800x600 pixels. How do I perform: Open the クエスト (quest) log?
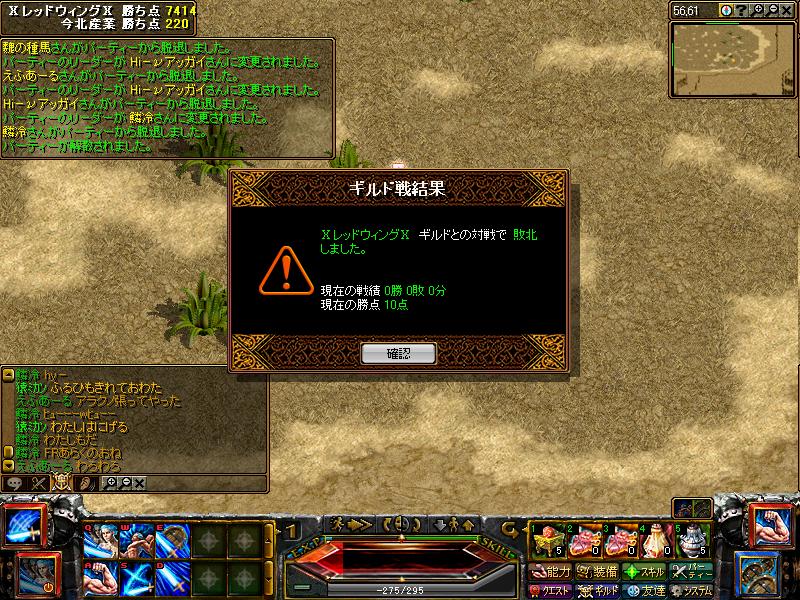pos(550,590)
